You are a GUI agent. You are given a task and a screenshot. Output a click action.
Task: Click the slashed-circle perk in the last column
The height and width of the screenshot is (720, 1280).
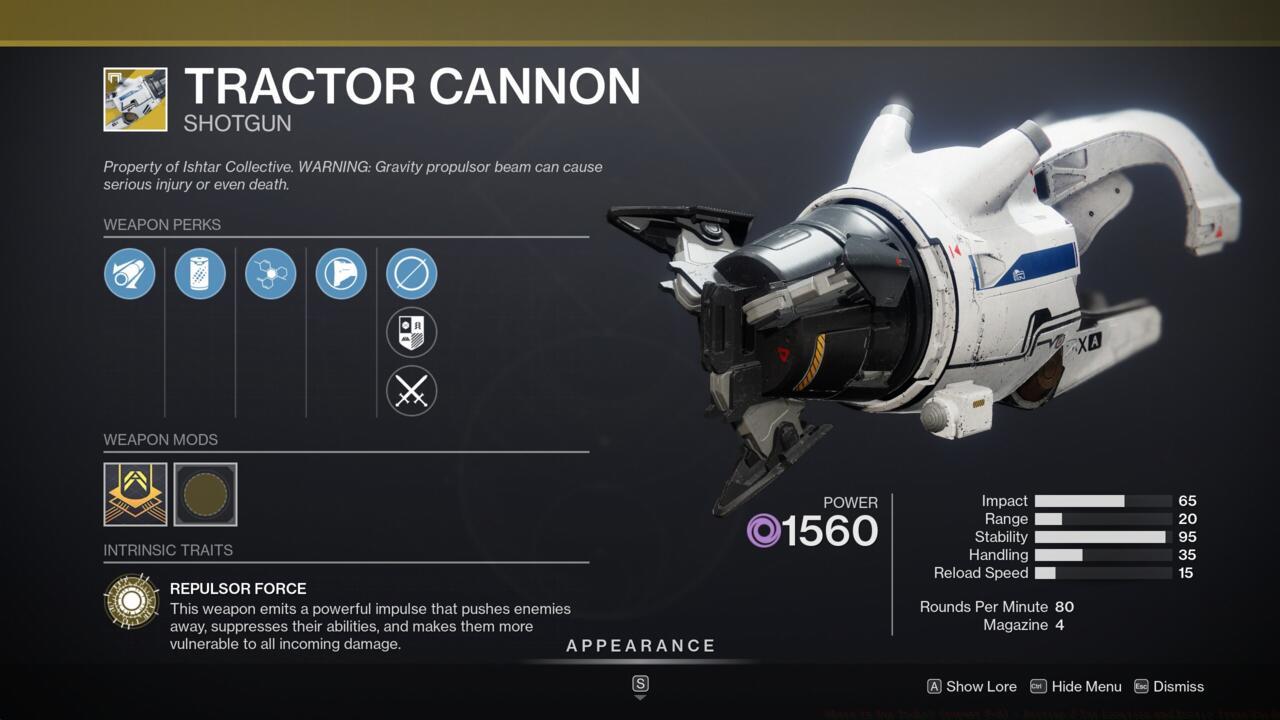click(411, 273)
